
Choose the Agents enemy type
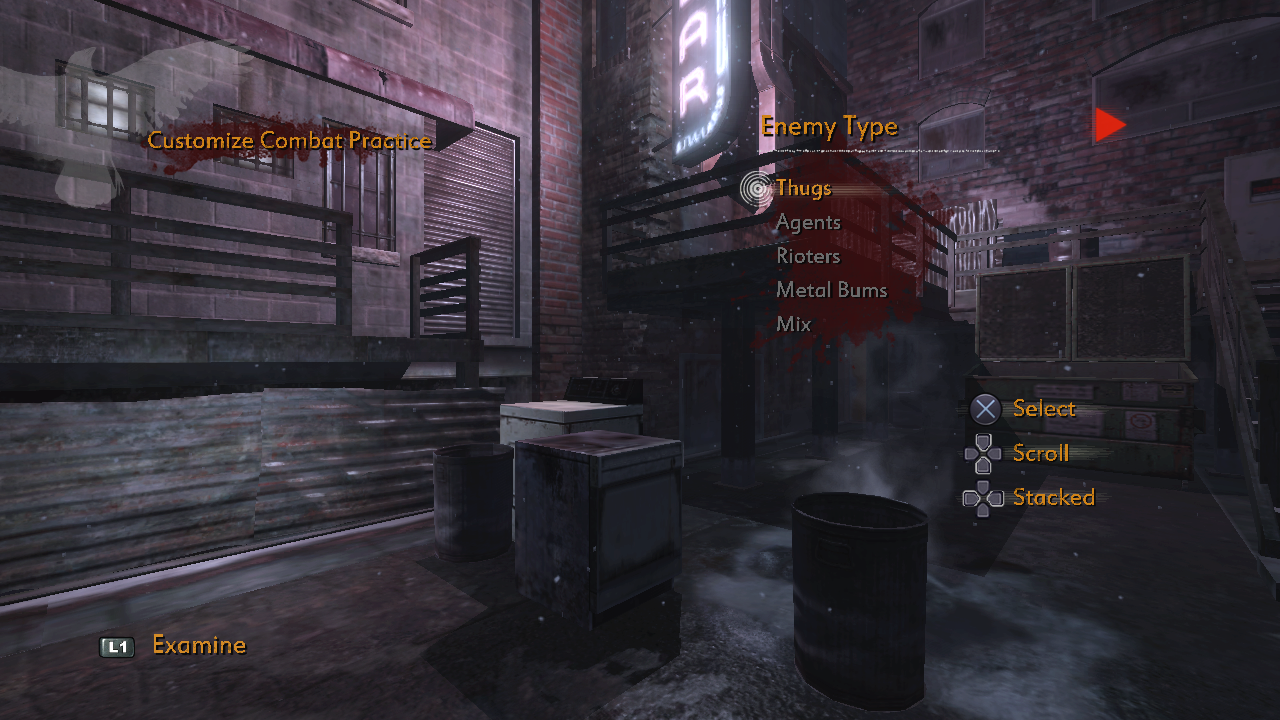(808, 222)
